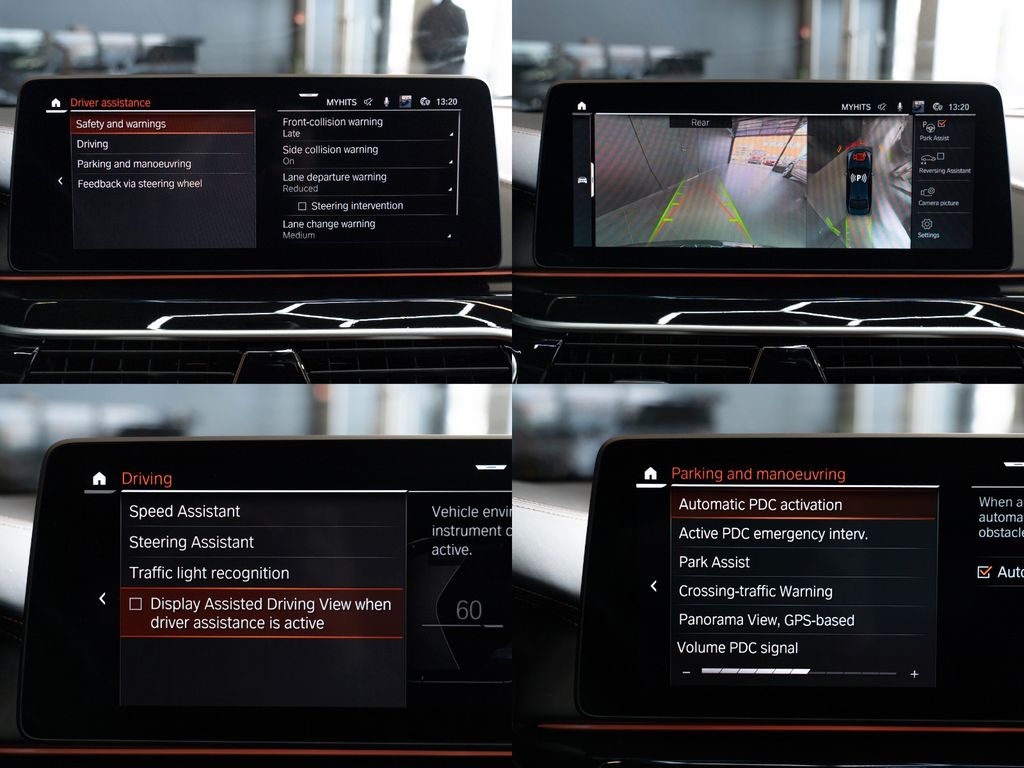The width and height of the screenshot is (1024, 768).
Task: Click the plus button for PDC volume
Action: click(914, 674)
